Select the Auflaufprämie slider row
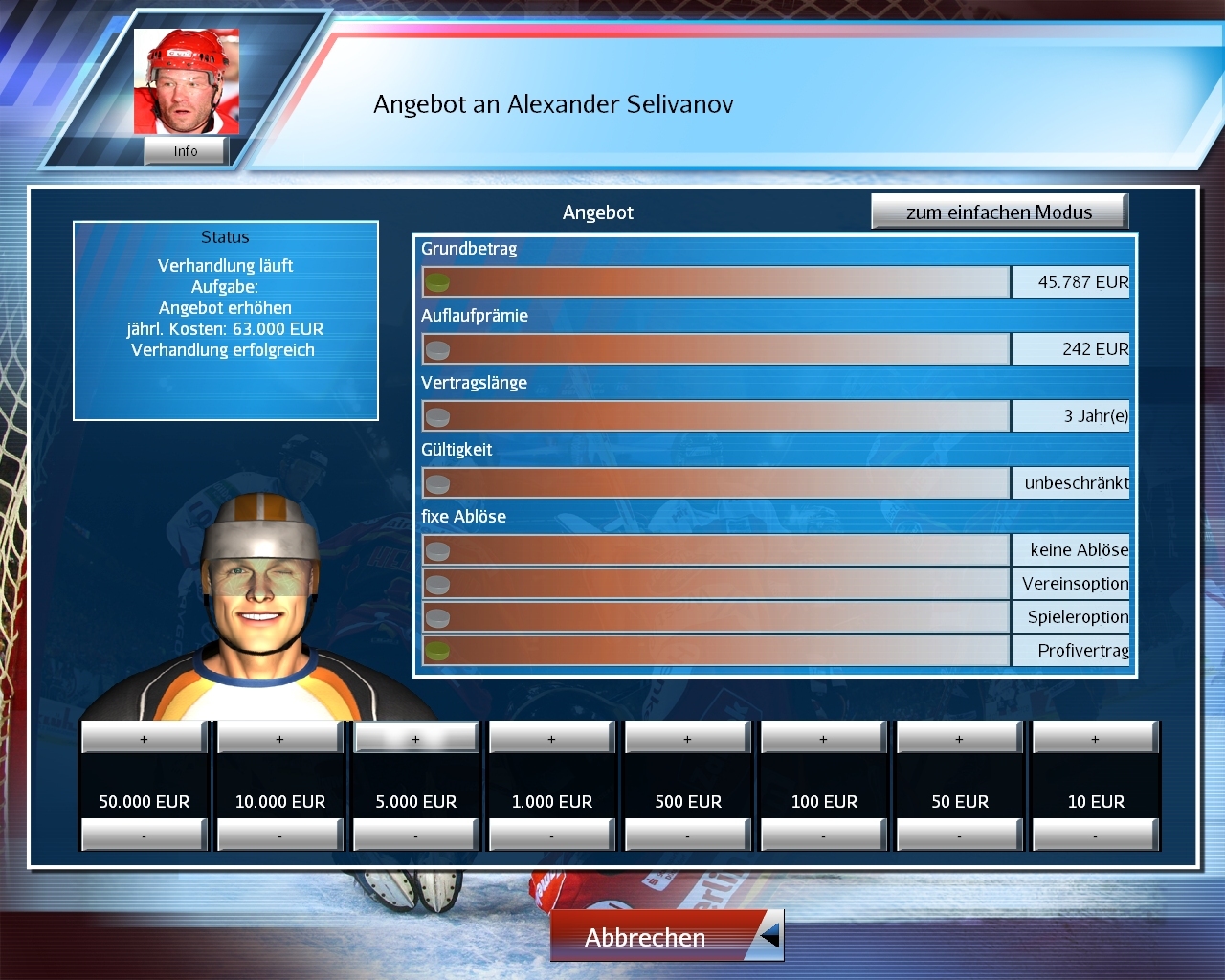The height and width of the screenshot is (980, 1225). (x=716, y=349)
